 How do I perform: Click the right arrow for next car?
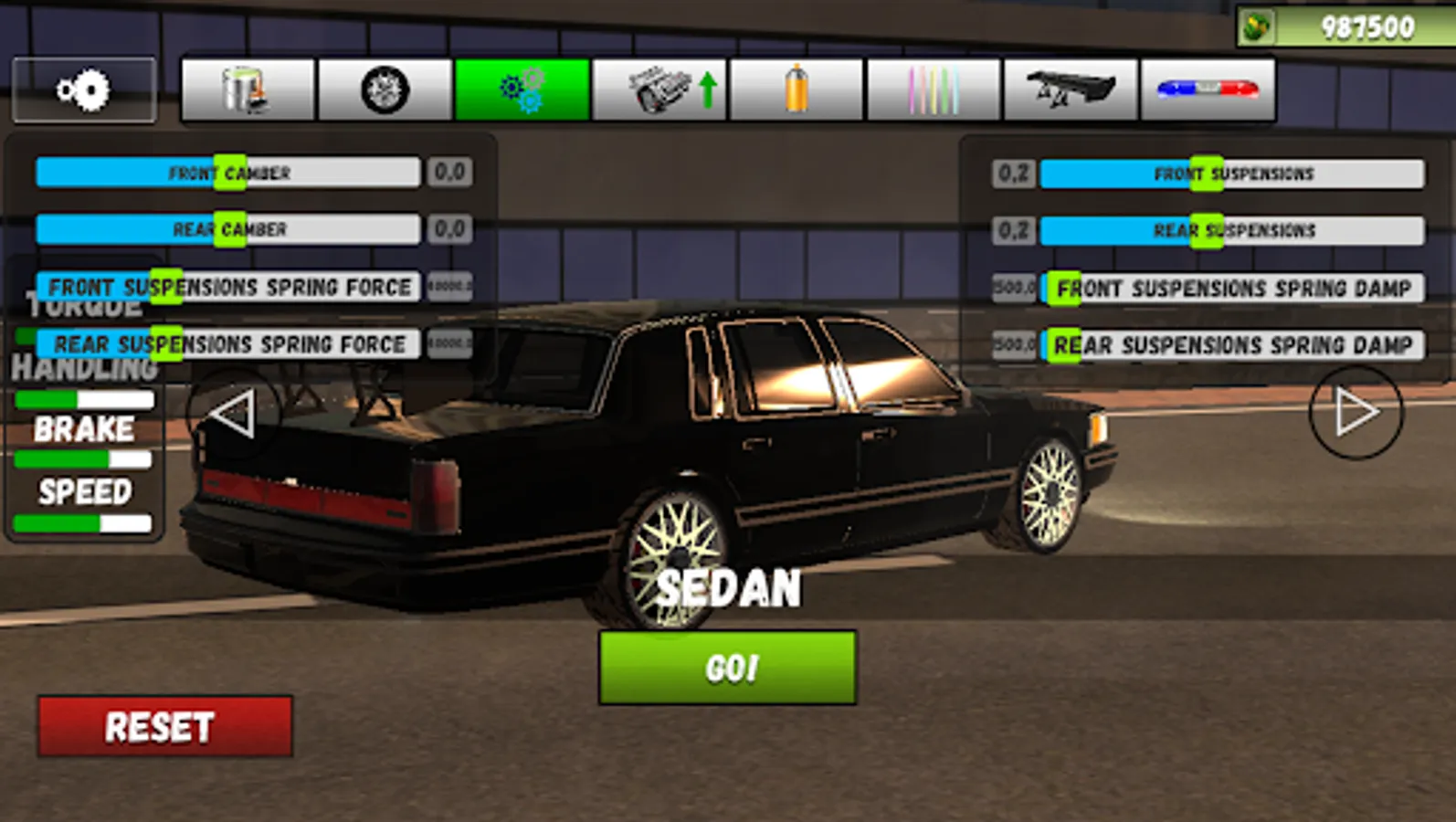(1355, 413)
